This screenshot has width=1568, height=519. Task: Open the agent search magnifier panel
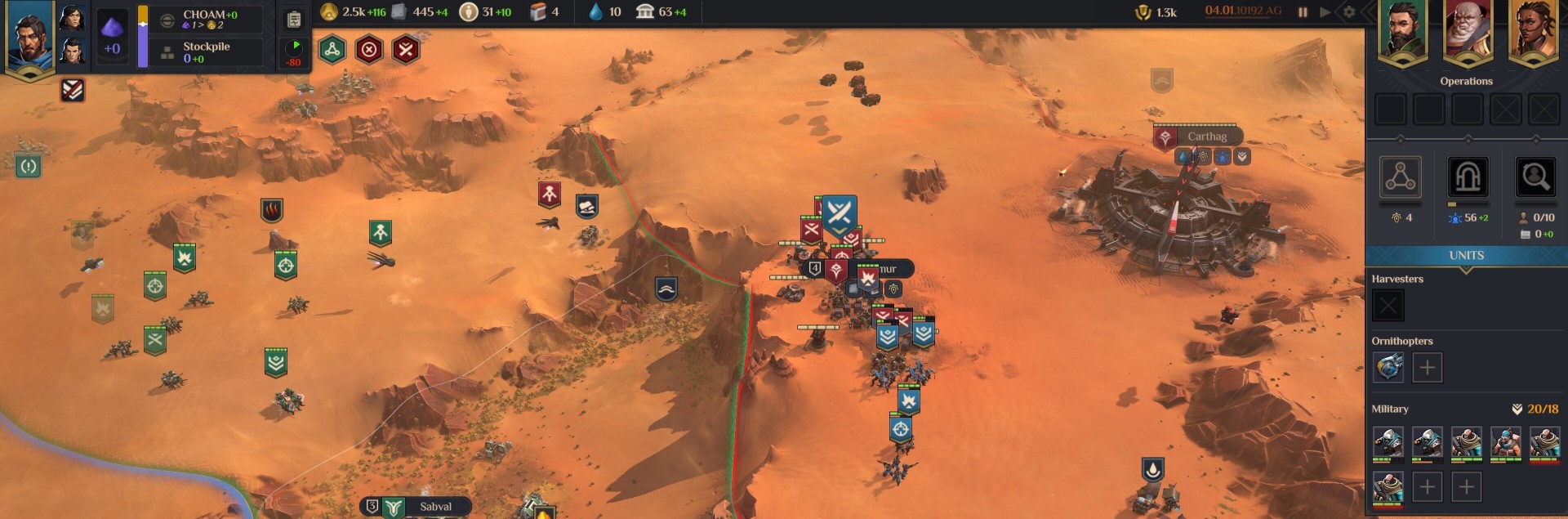pos(1535,177)
